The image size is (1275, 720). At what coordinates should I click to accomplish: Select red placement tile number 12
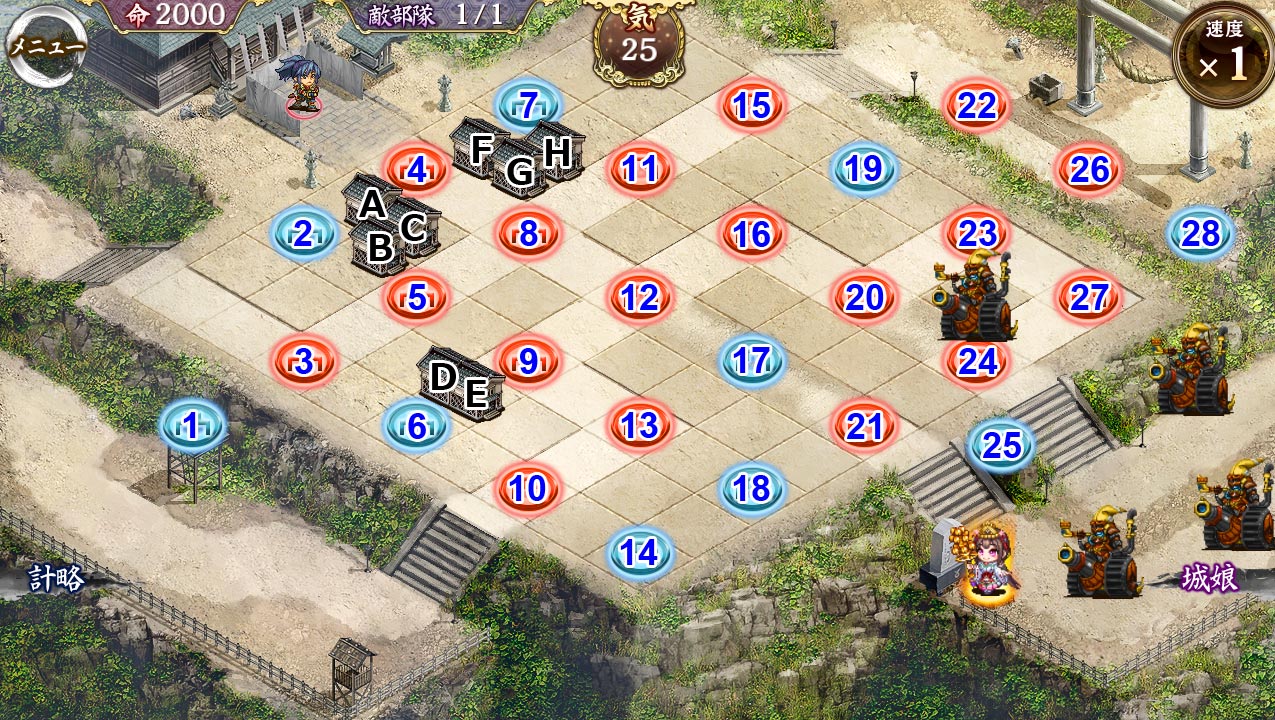point(639,297)
